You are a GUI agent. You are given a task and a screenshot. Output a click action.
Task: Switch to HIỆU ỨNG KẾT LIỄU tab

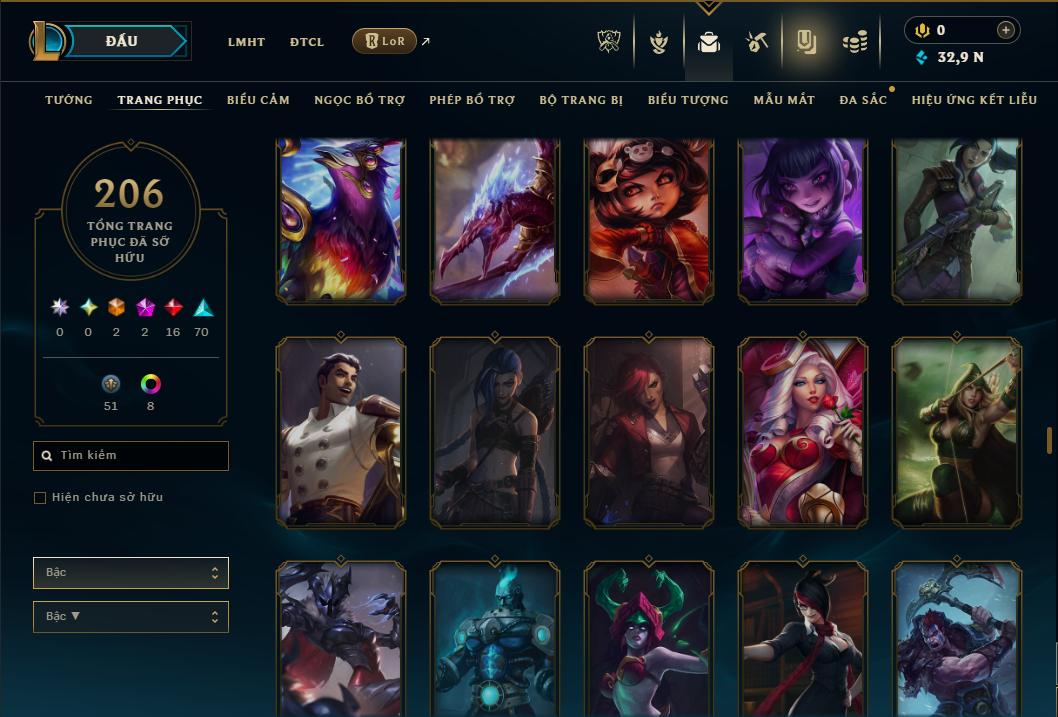pos(974,100)
